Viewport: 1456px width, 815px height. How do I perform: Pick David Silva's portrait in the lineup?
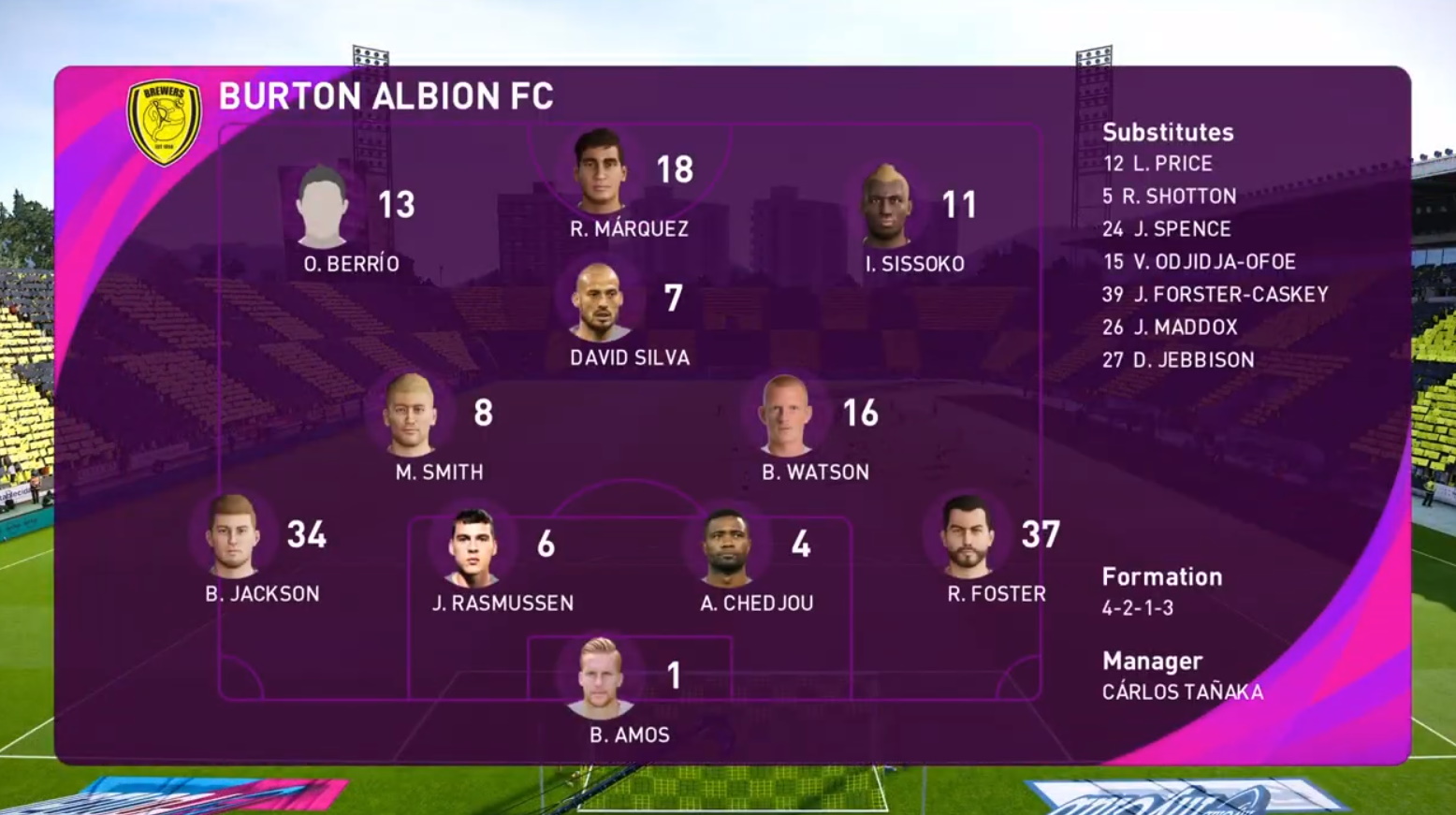pyautogui.click(x=600, y=301)
